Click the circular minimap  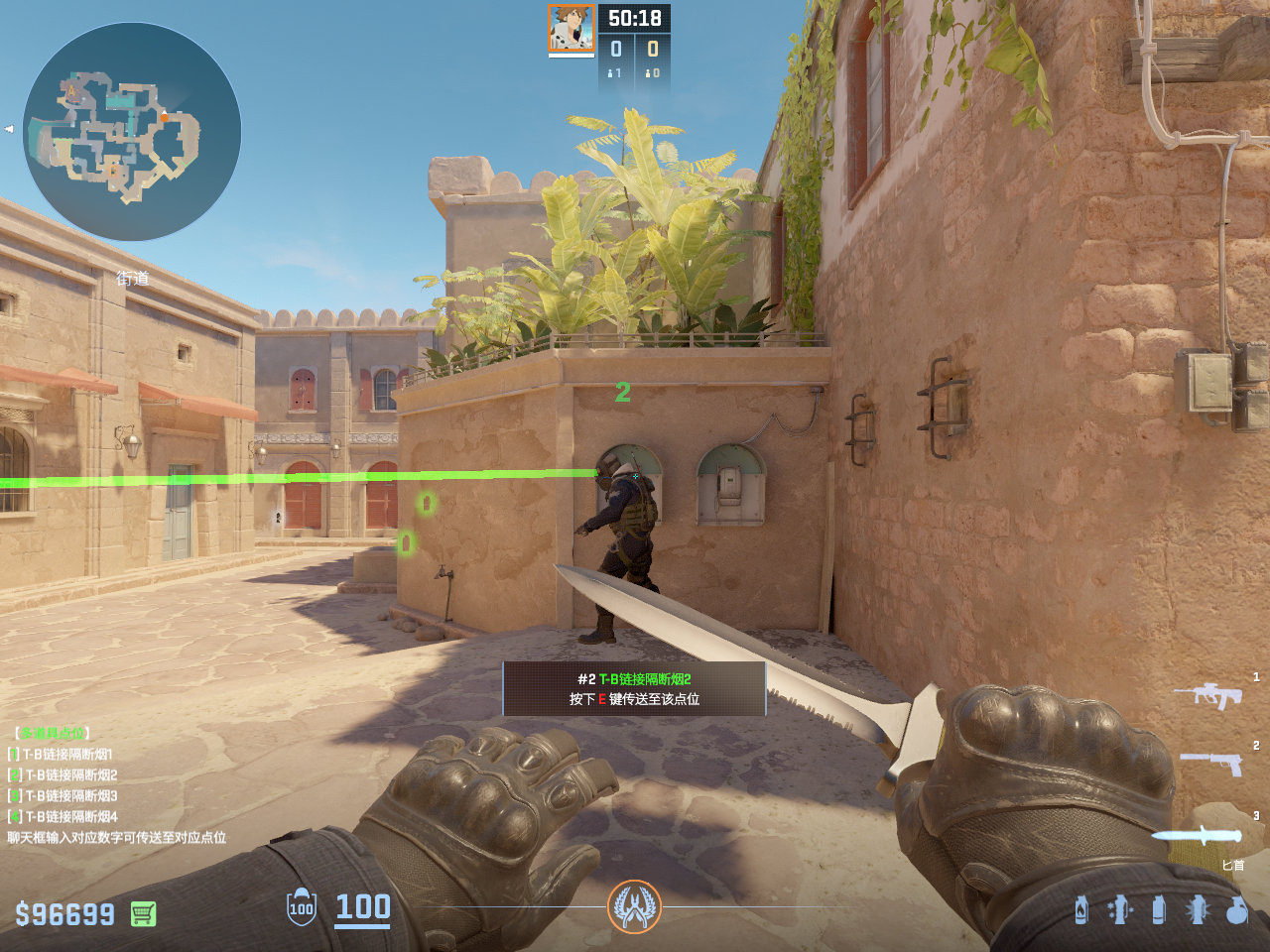(132, 132)
